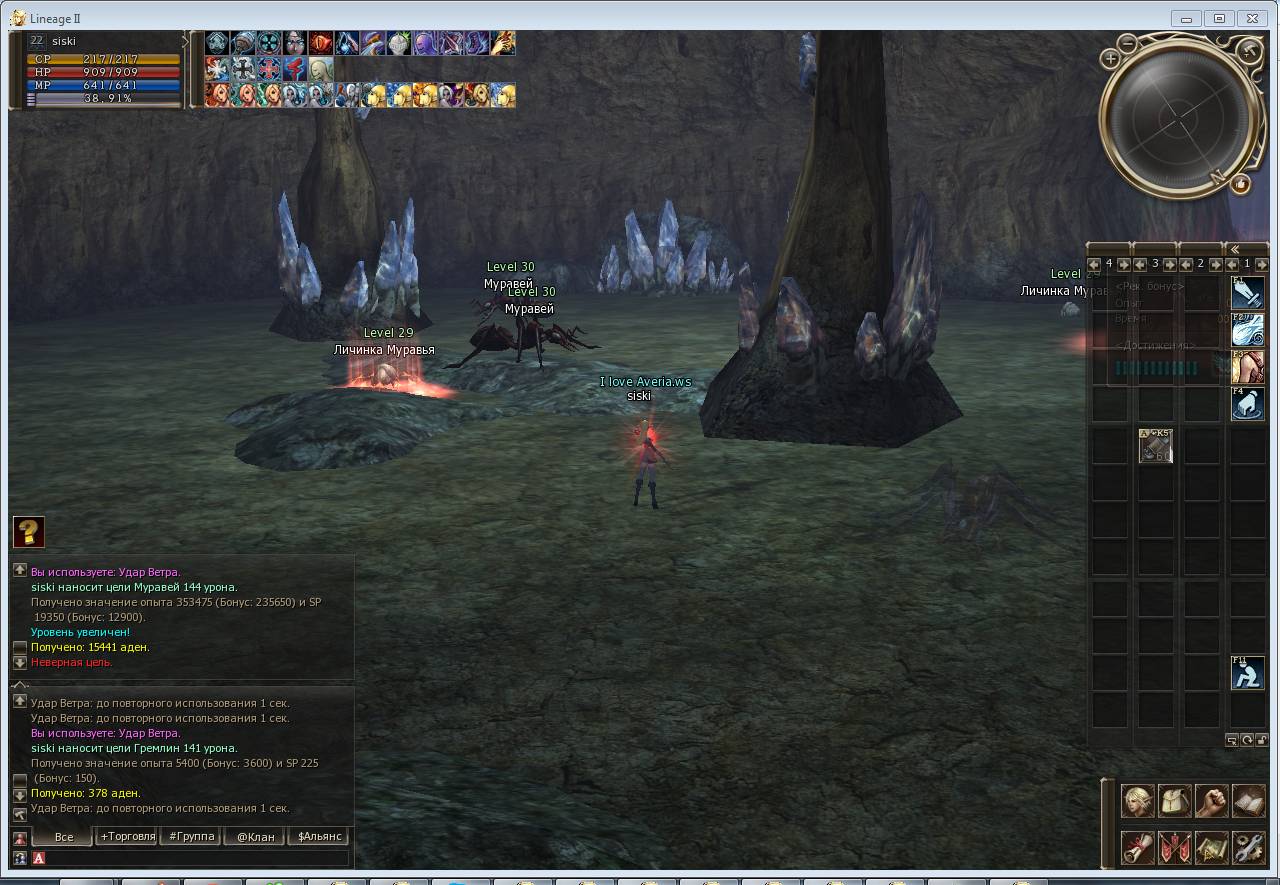Click the thumbs-up recommendation button on radar
The image size is (1280, 885).
pos(1241,184)
